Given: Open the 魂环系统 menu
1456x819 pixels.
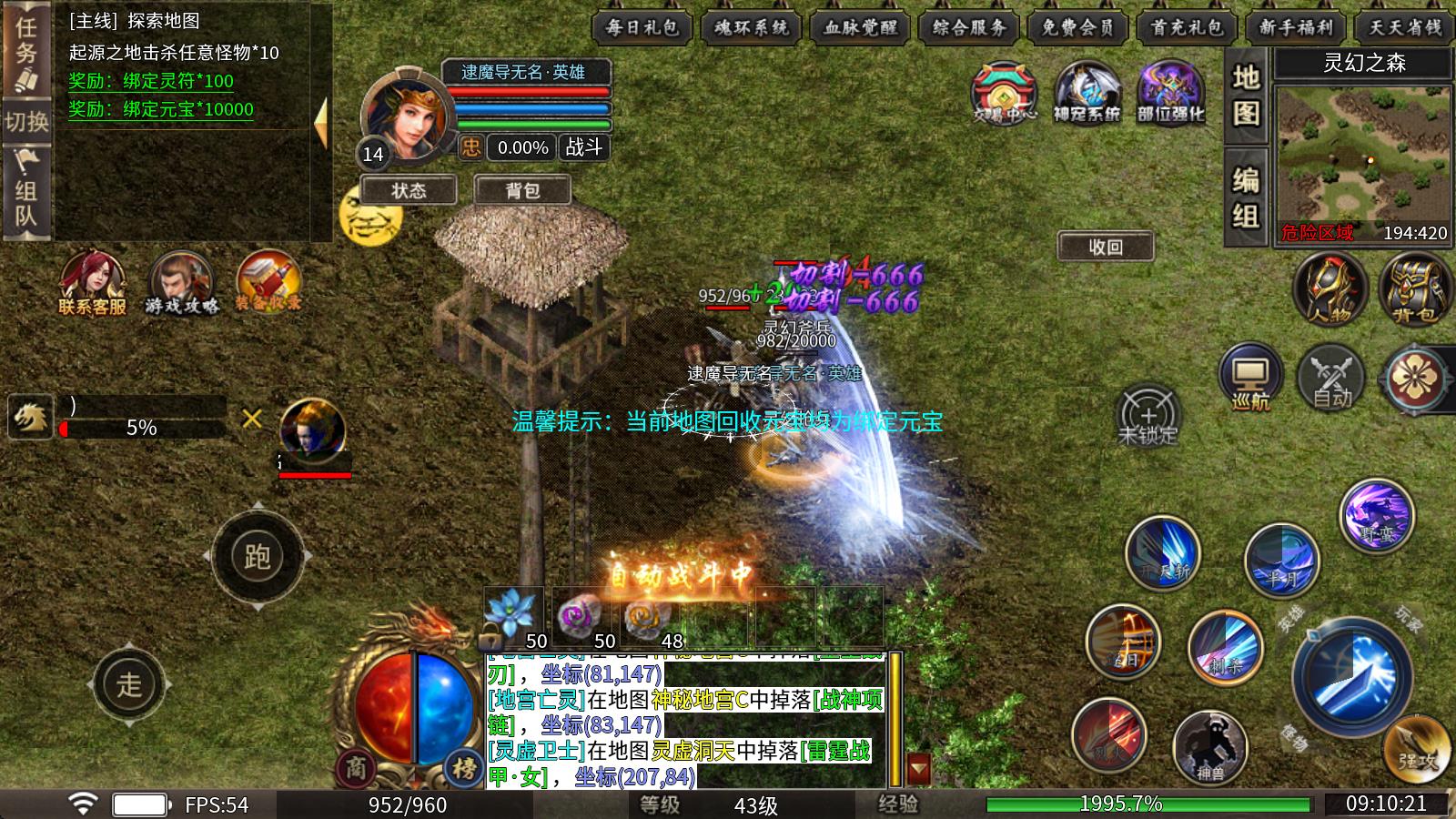Looking at the screenshot, I should 752,27.
